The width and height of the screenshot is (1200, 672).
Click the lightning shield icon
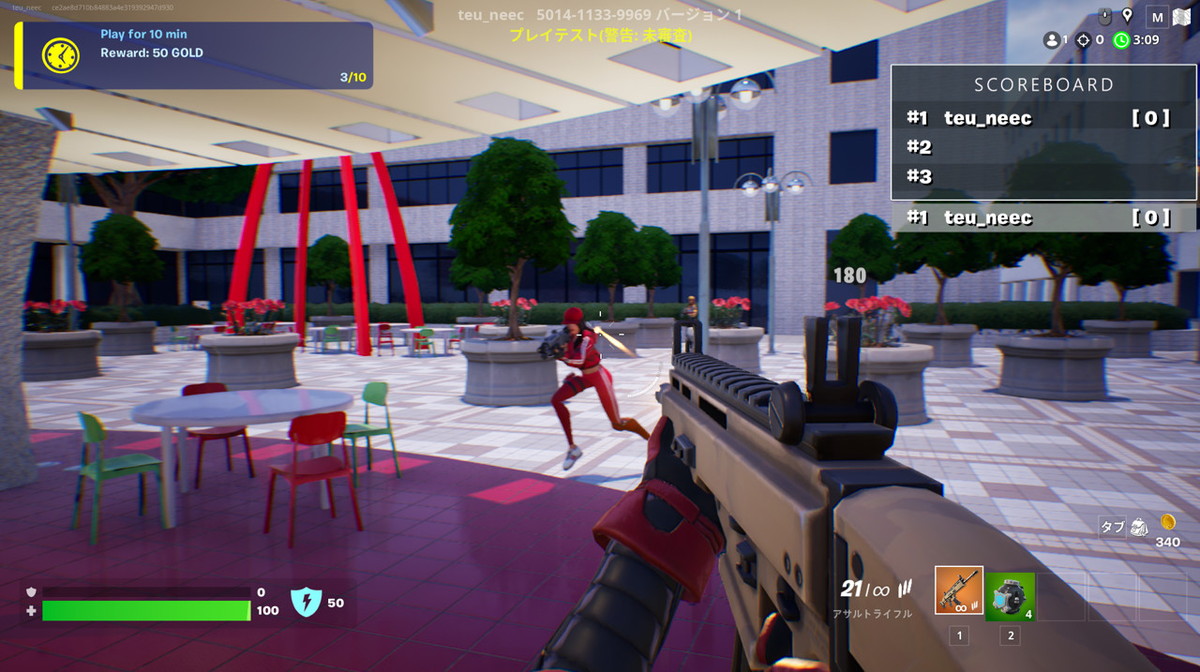[x=304, y=602]
